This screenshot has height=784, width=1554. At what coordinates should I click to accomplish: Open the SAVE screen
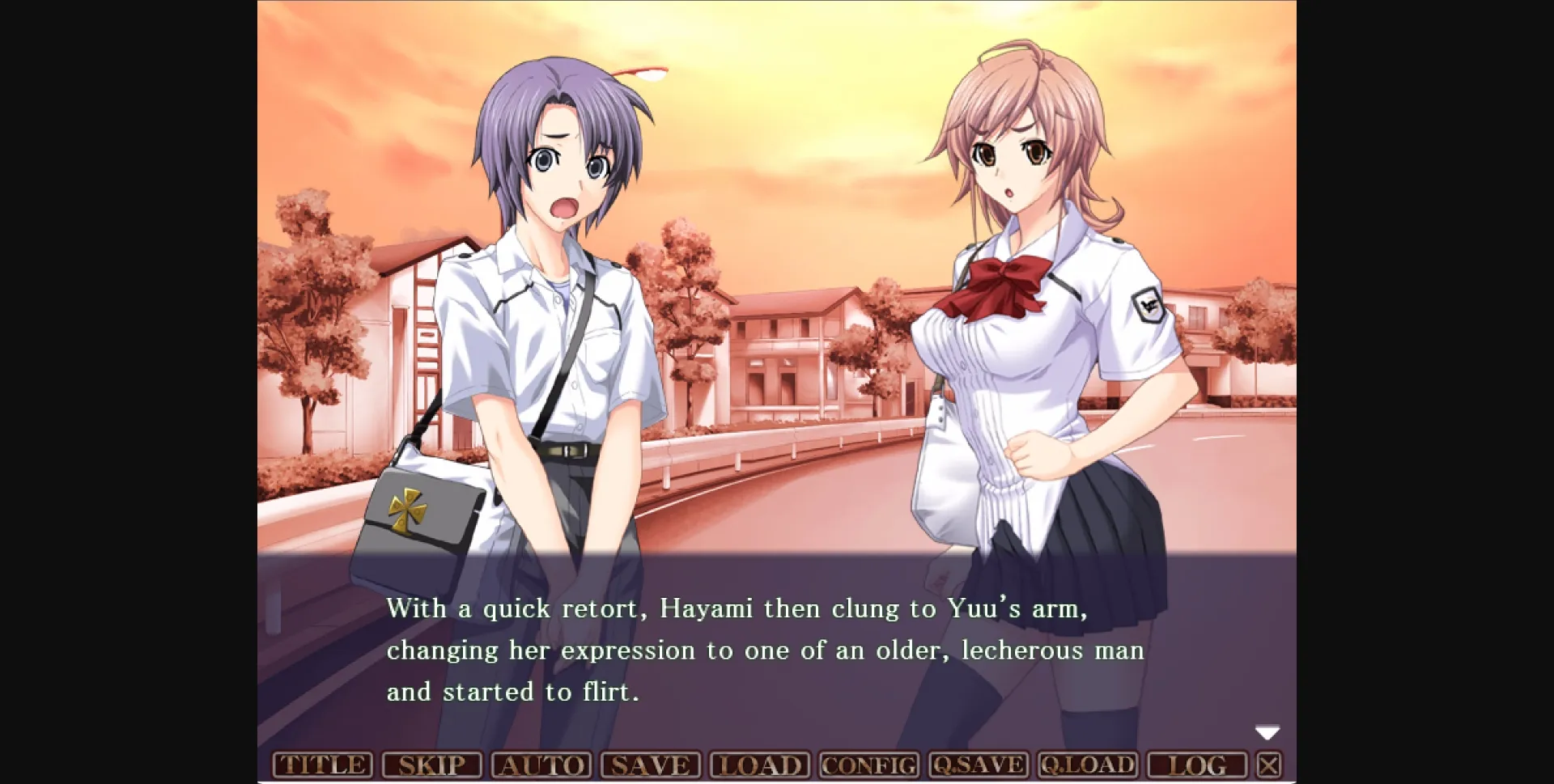[652, 763]
